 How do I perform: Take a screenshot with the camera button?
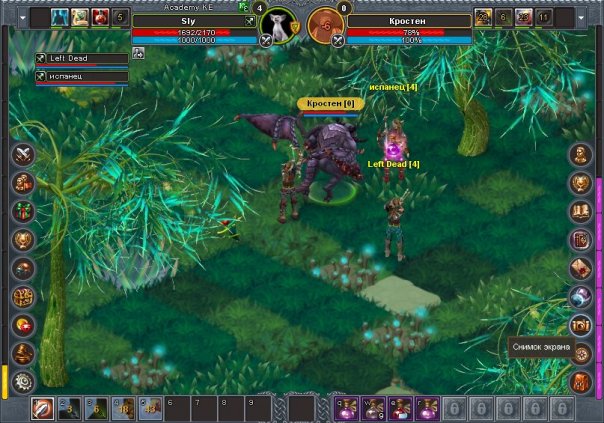[581, 324]
